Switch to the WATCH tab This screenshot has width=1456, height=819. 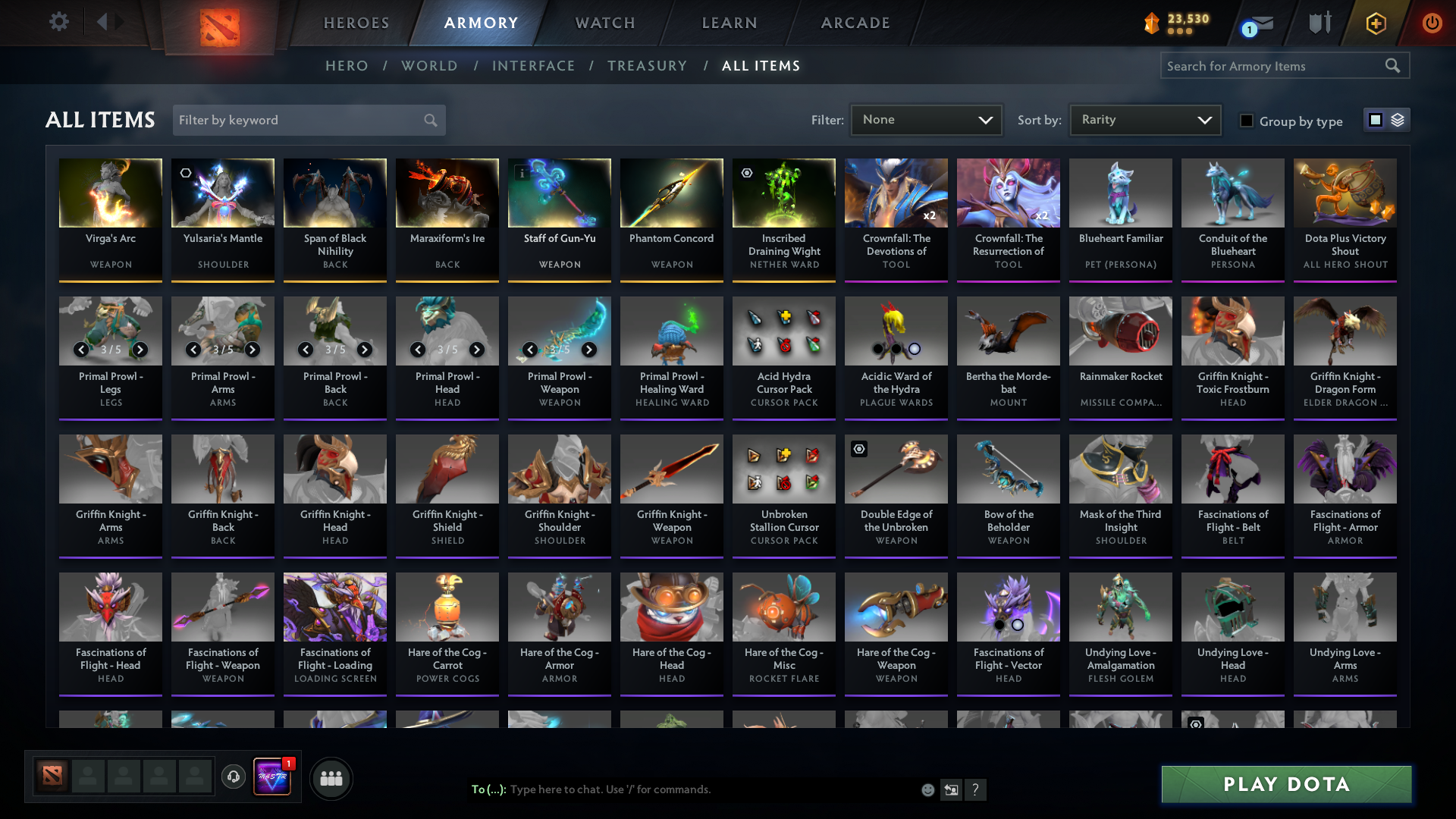[604, 23]
